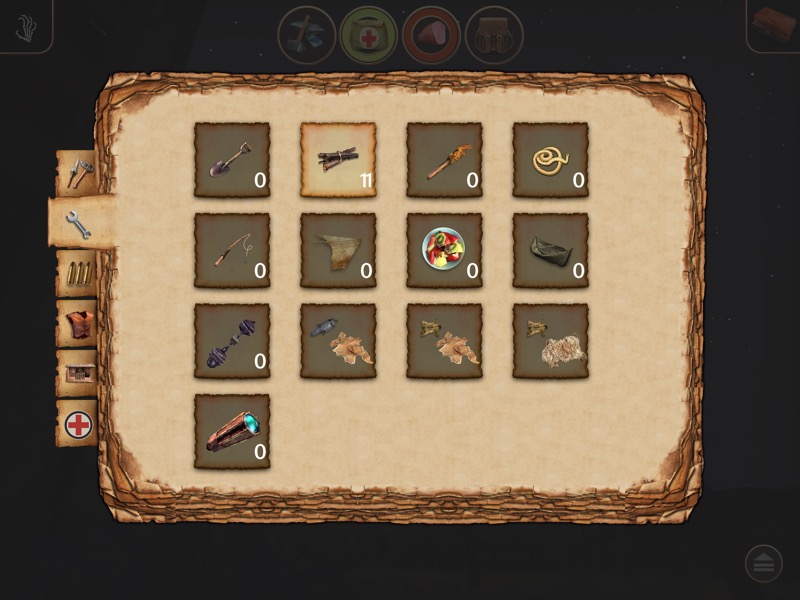Choose the bundle of sticks recipe
Image resolution: width=800 pixels, height=600 pixels.
[x=338, y=160]
